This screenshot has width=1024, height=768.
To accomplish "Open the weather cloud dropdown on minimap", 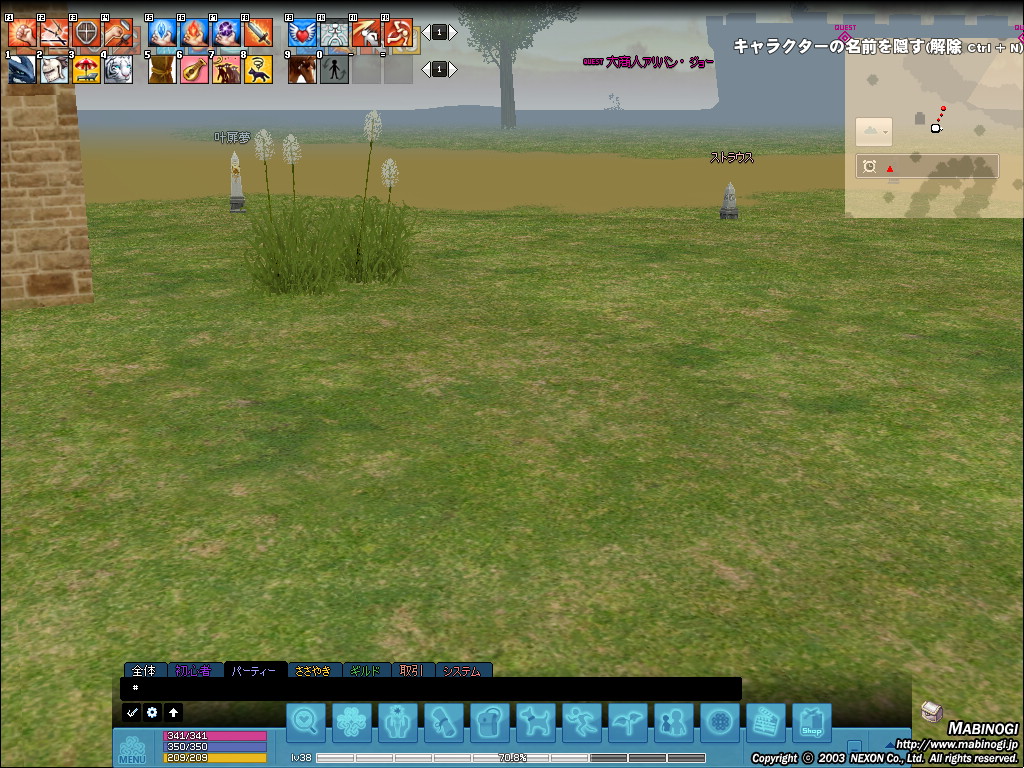I will (x=873, y=132).
